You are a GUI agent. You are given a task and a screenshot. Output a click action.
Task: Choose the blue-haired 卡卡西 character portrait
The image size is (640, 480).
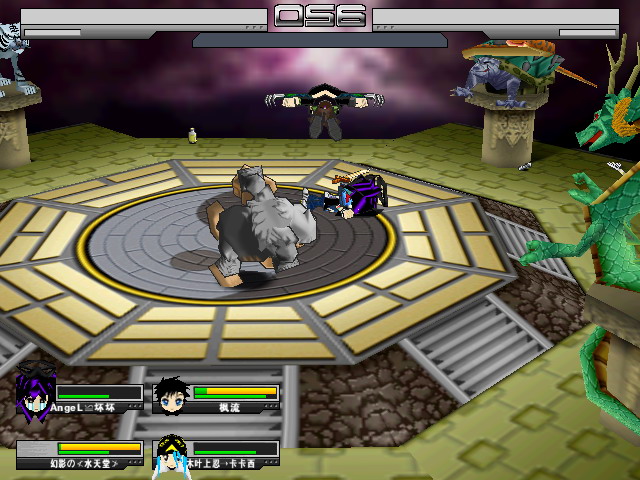click(172, 455)
